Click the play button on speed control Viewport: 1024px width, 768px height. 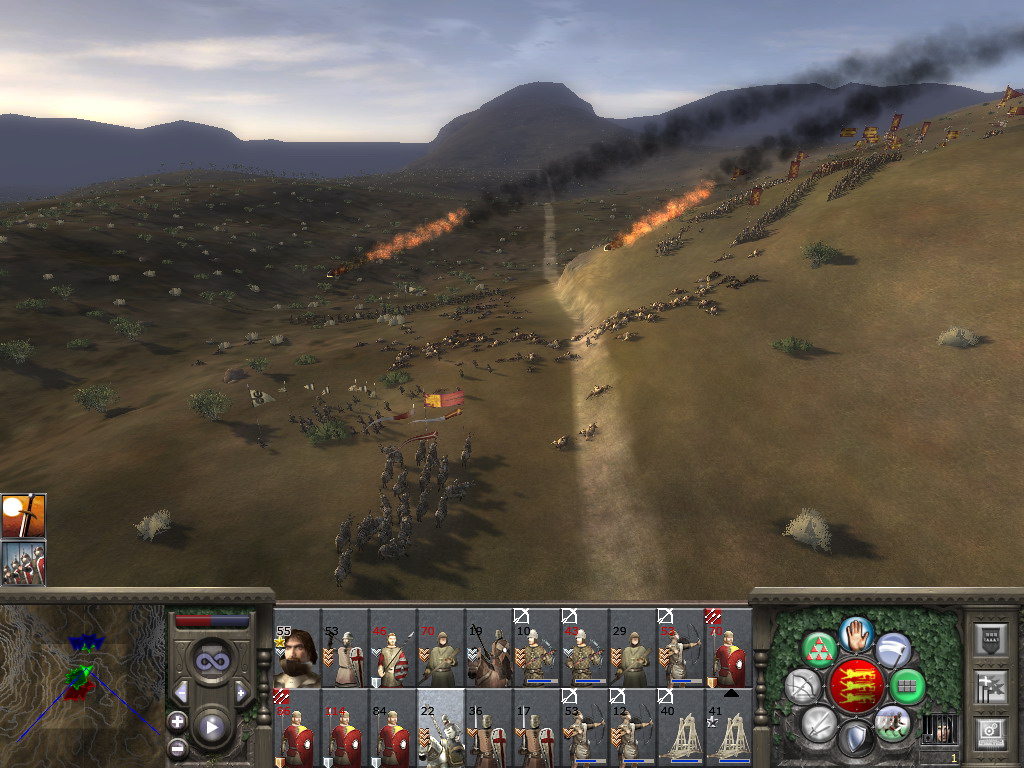(211, 727)
